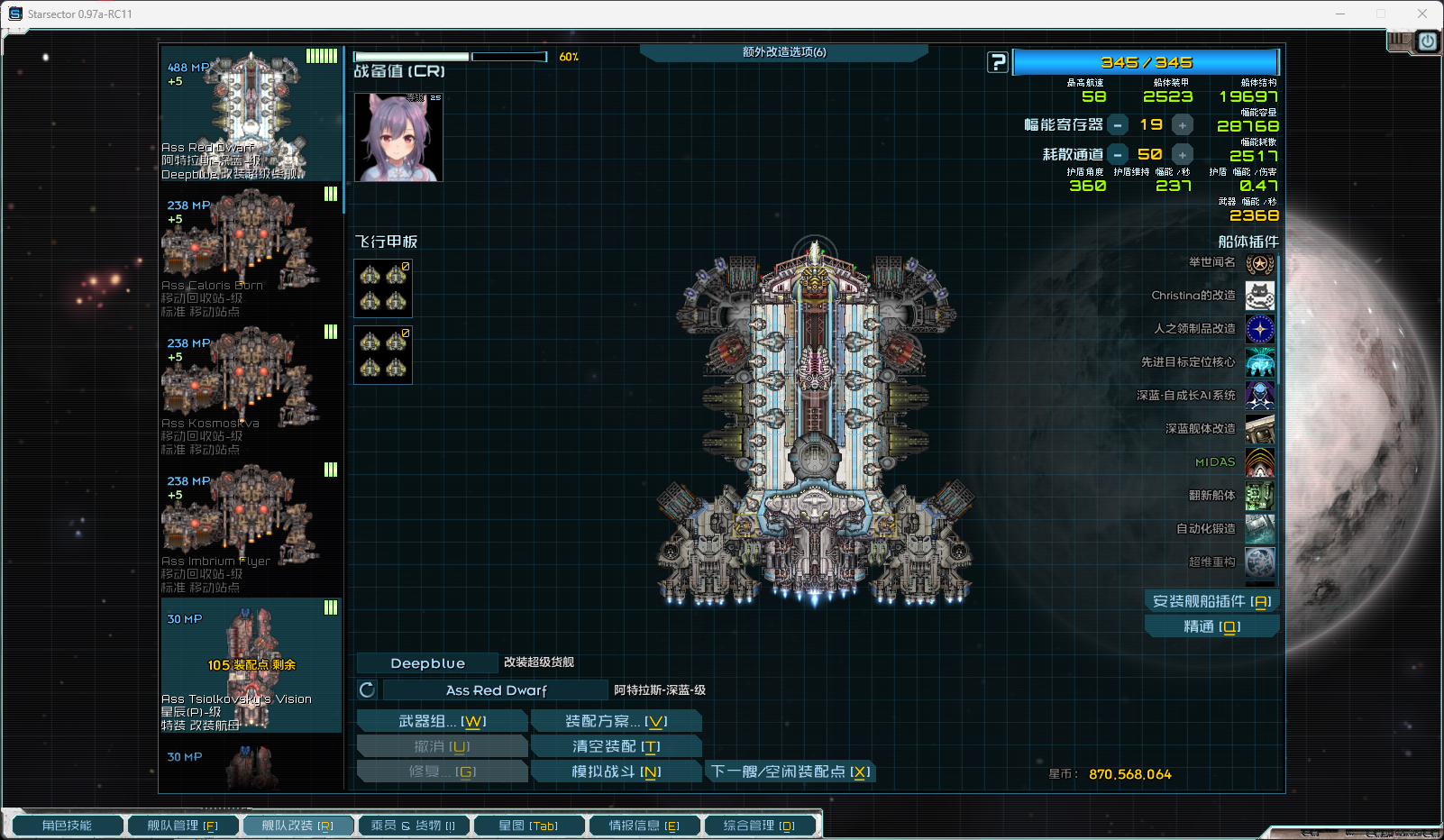Open loadout variants 装配方案 button
Screen dimensions: 1444x840
pyautogui.click(x=616, y=721)
